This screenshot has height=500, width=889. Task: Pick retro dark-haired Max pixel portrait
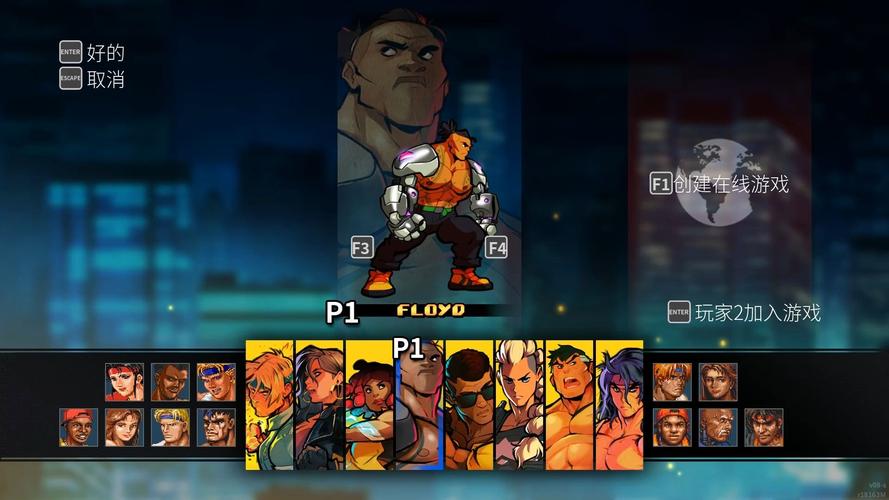click(x=216, y=427)
